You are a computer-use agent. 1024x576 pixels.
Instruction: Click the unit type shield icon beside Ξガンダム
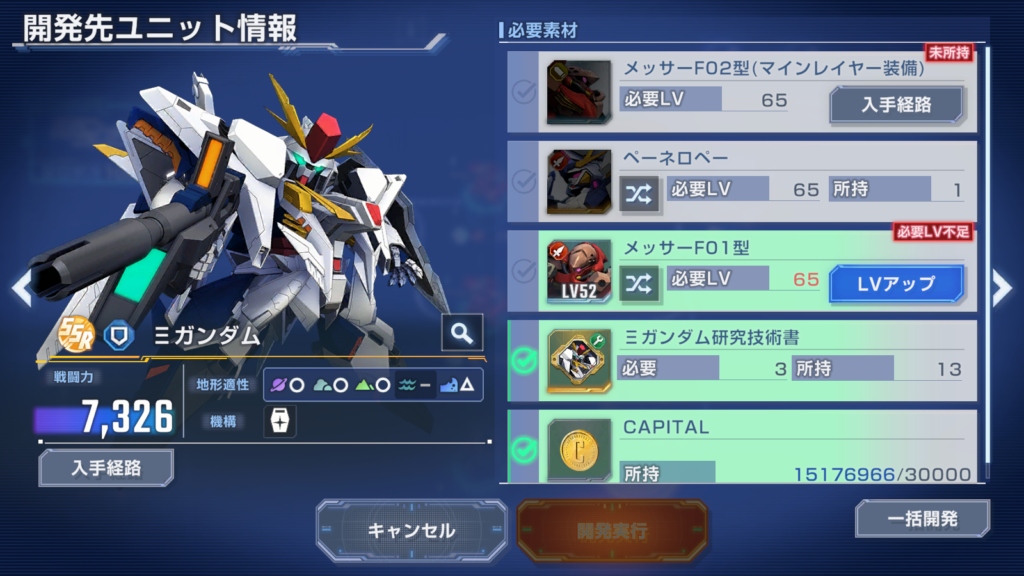click(x=119, y=335)
